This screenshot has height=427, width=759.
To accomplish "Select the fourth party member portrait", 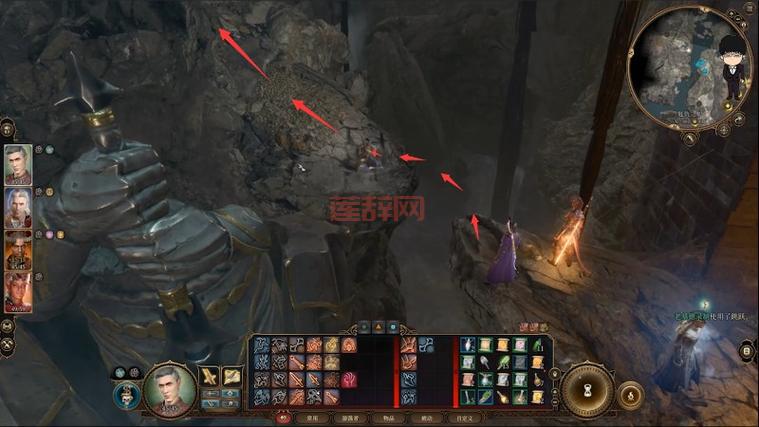I will click(18, 292).
